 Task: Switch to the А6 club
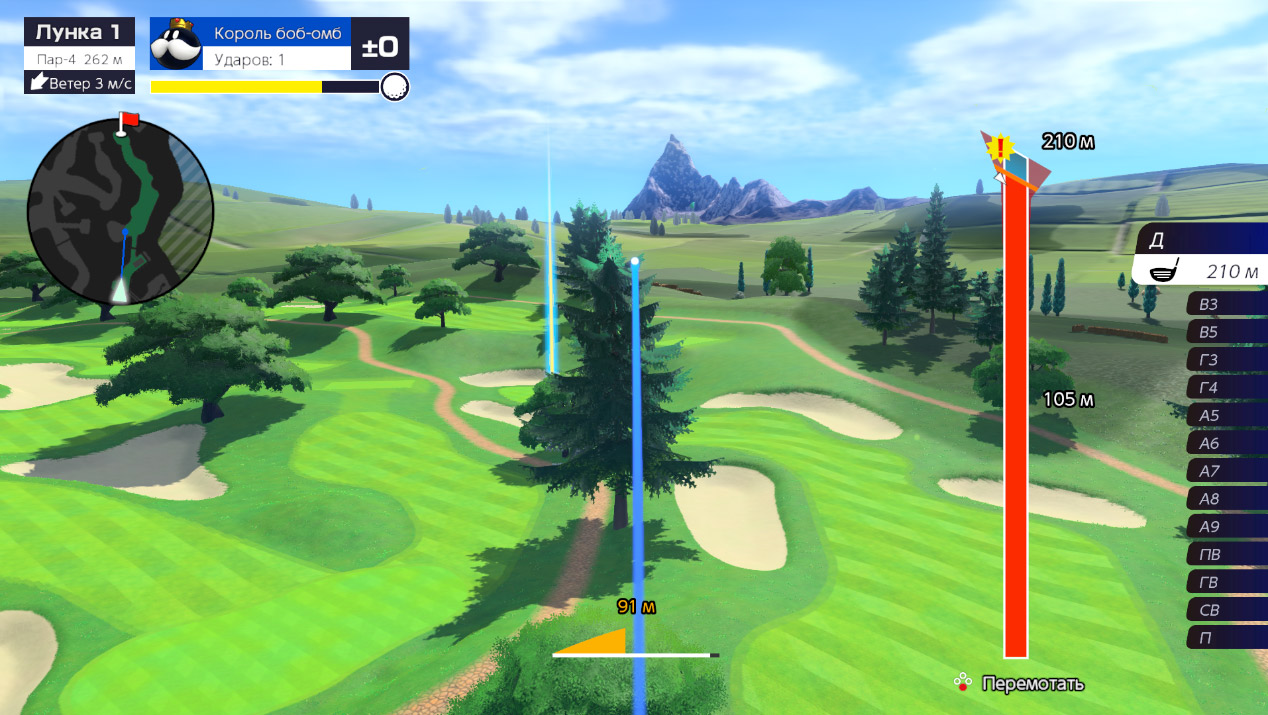click(x=1226, y=444)
